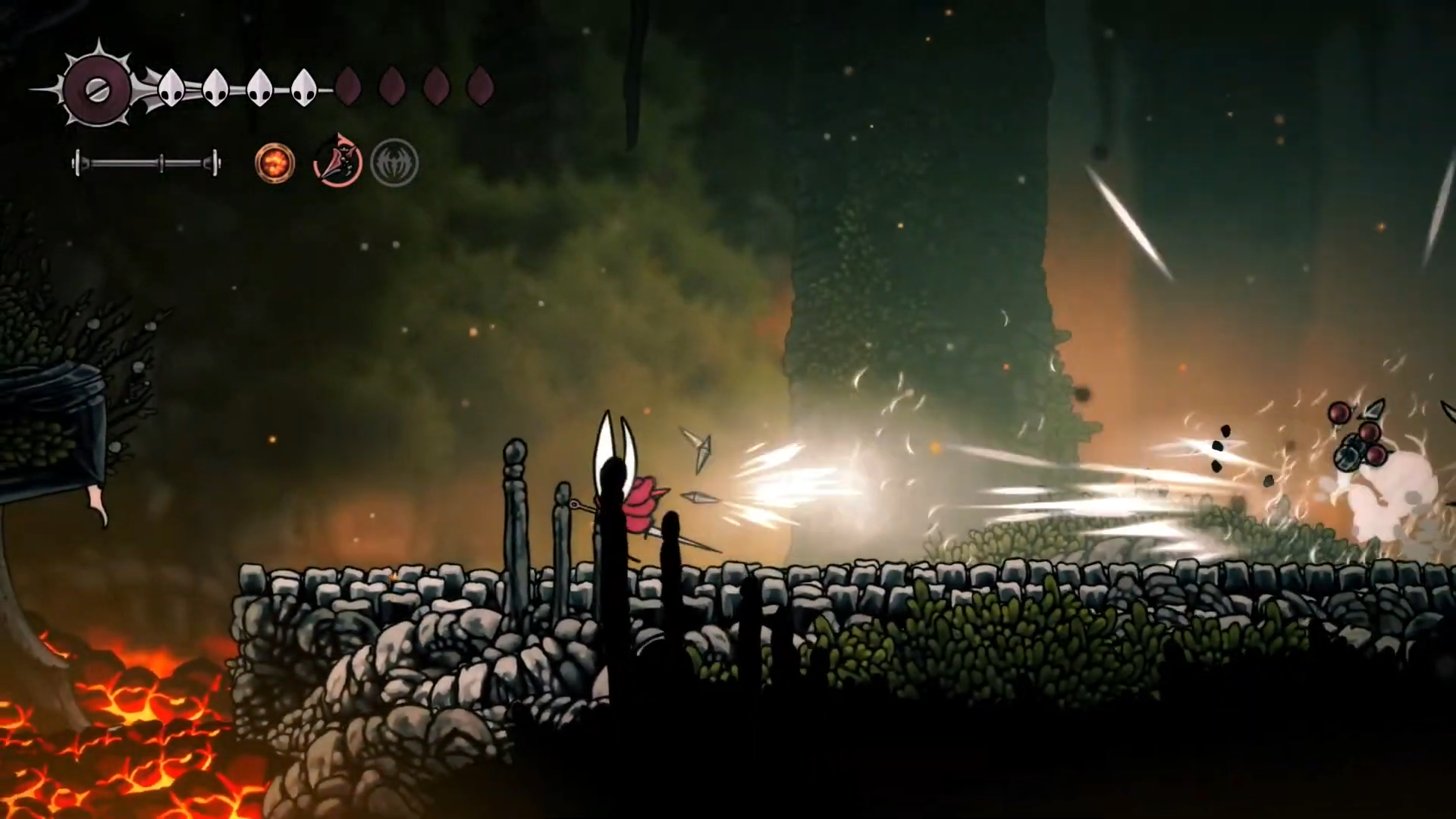1456x819 pixels.
Task: Click the spiked silk spool emblem
Action: pyautogui.click(x=97, y=89)
